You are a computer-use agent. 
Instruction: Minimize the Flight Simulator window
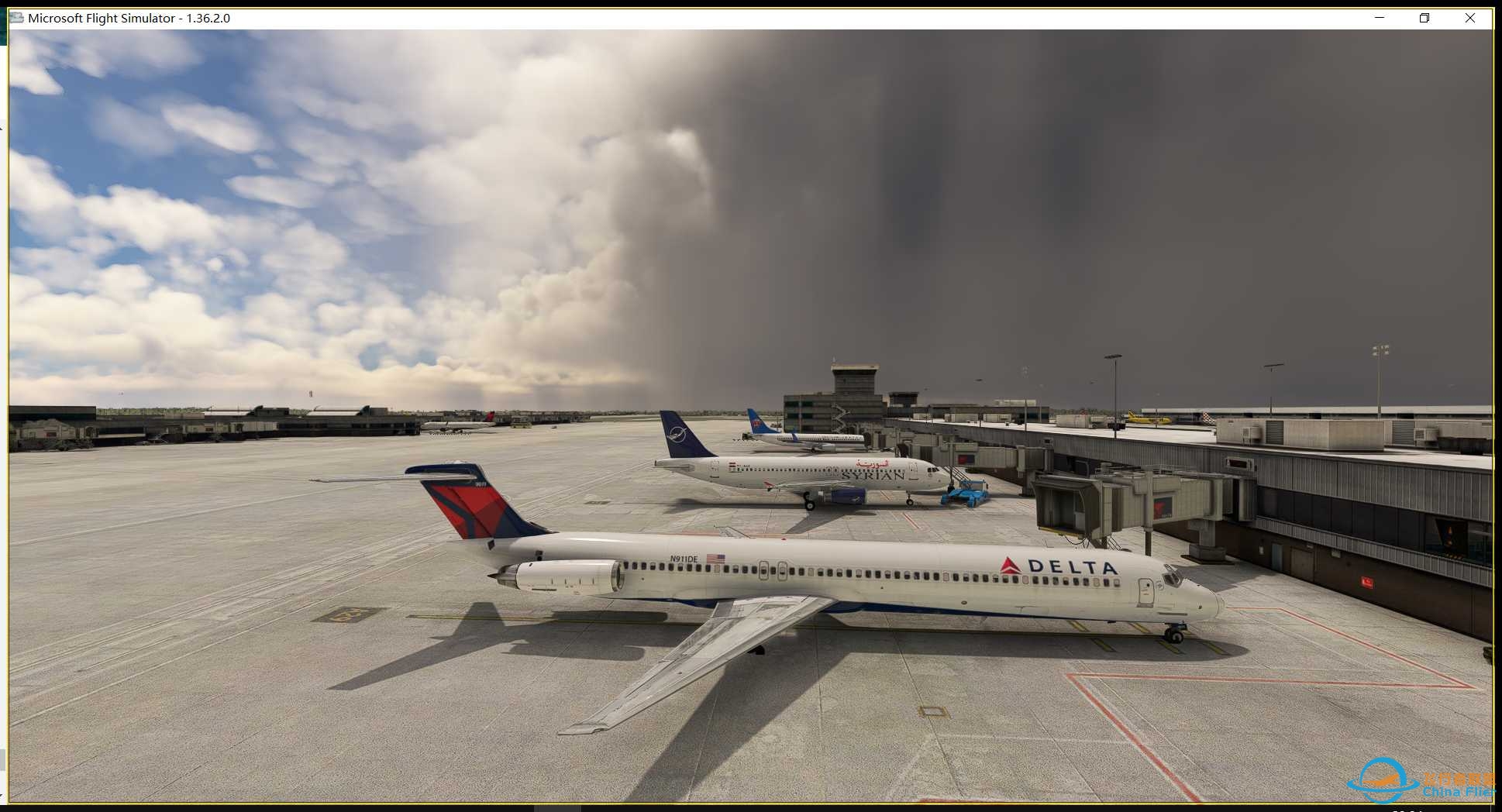1380,18
